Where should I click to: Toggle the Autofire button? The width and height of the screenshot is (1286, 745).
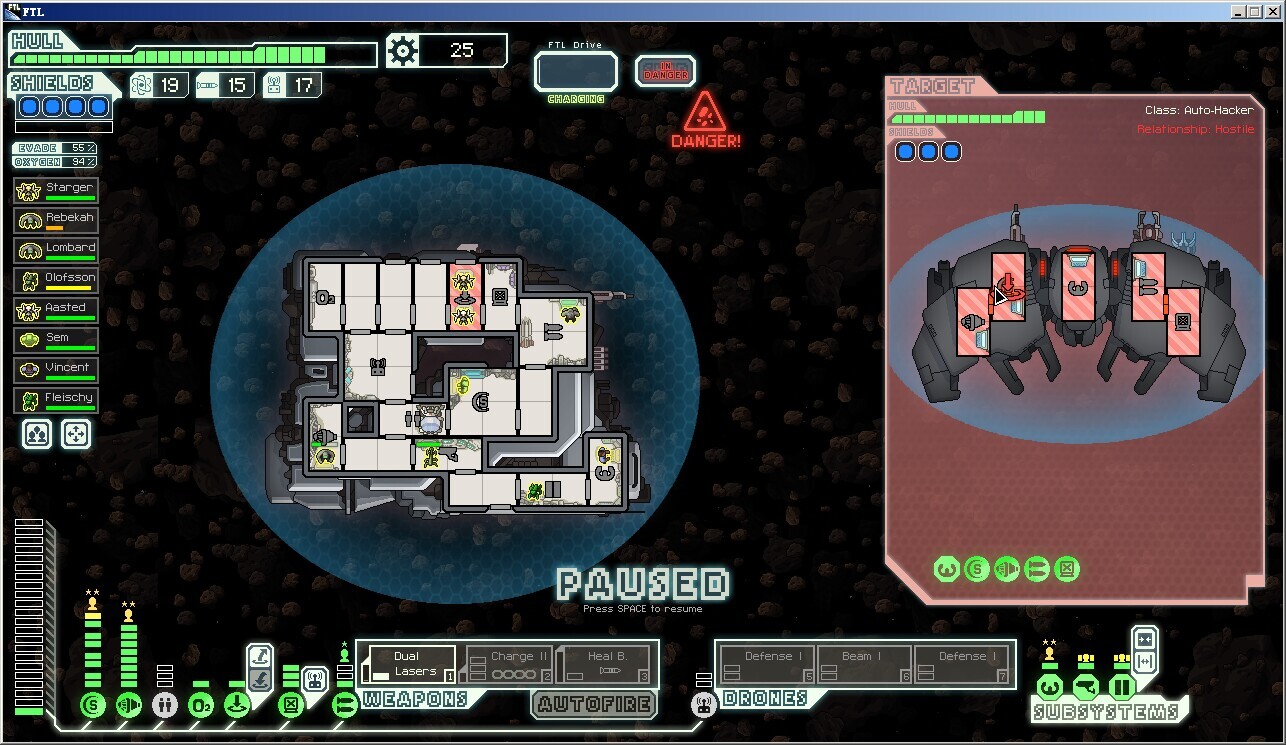(x=594, y=704)
